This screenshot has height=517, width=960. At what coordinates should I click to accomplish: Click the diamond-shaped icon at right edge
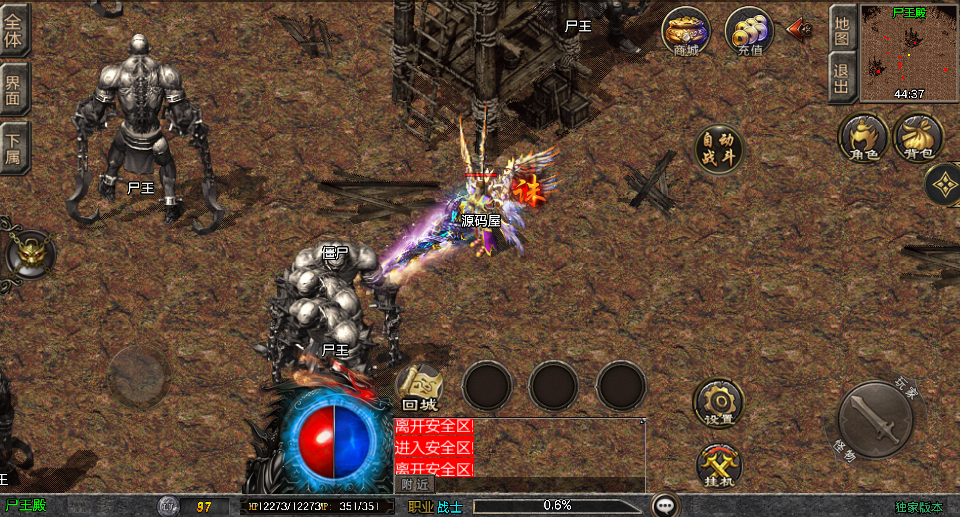pyautogui.click(x=943, y=184)
